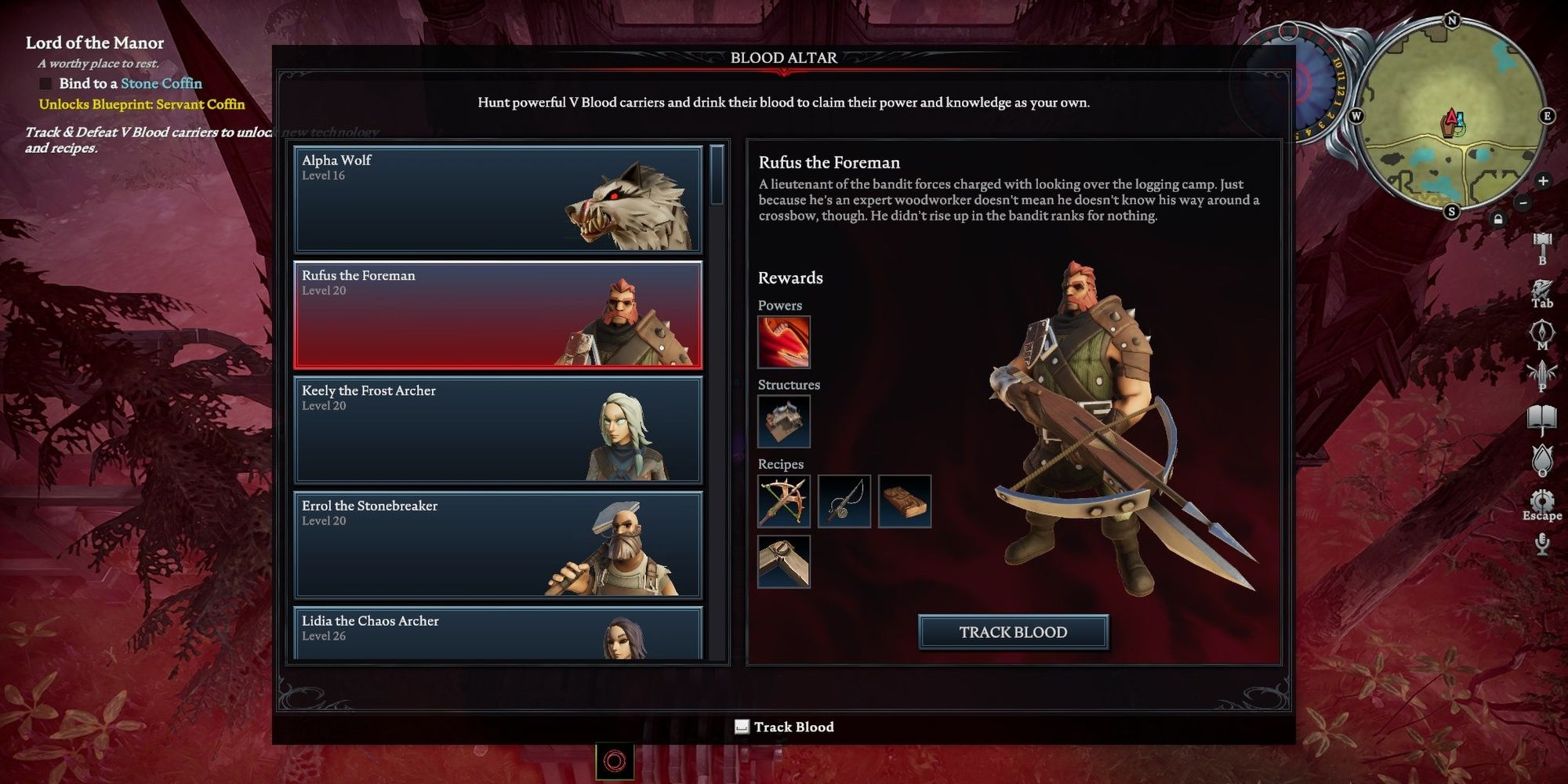
Task: Select the Alpha Wolf V Blood entry
Action: 497,199
